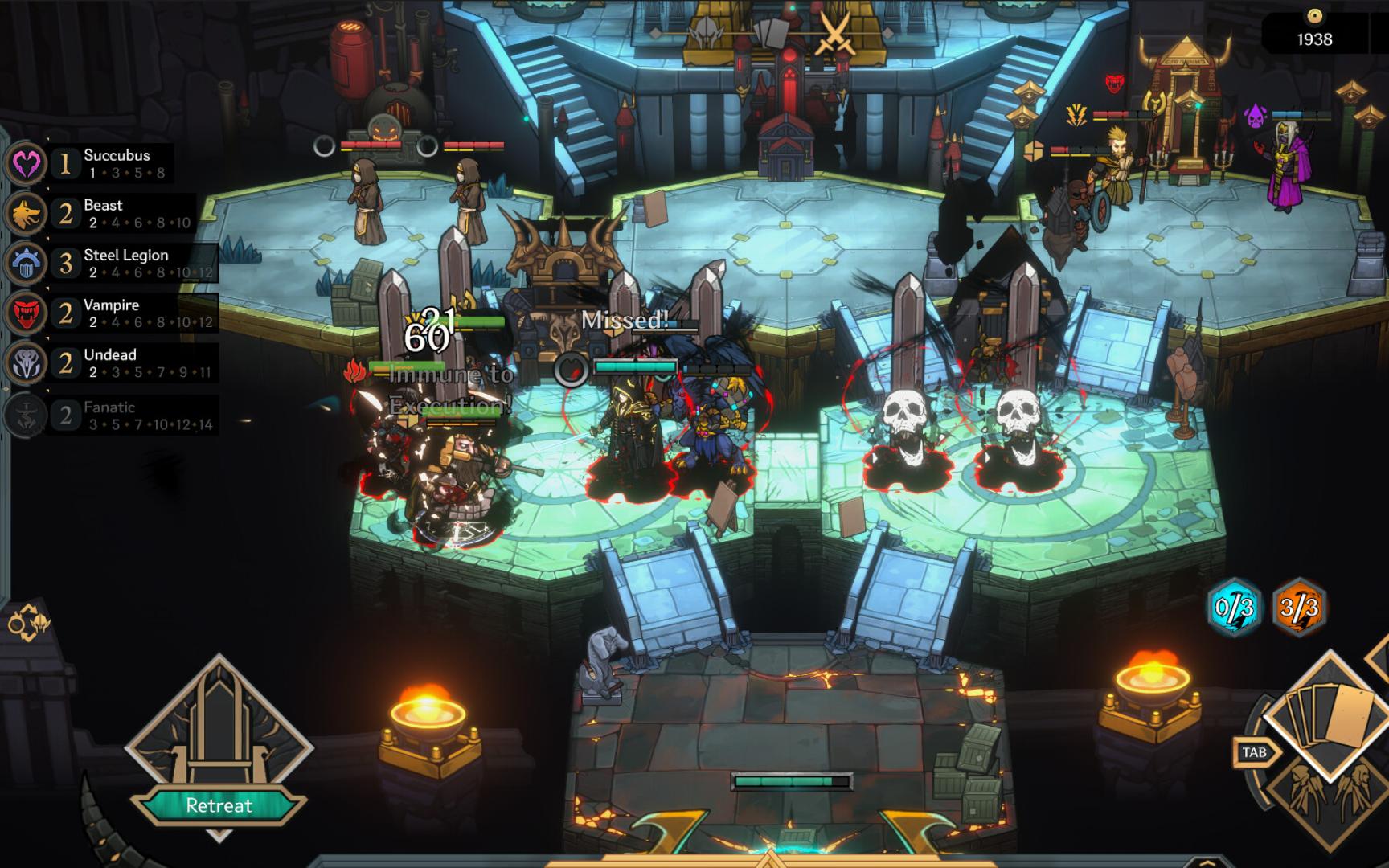The width and height of the screenshot is (1389, 868).
Task: Toggle the golden cycle arrows icon
Action: pyautogui.click(x=27, y=624)
